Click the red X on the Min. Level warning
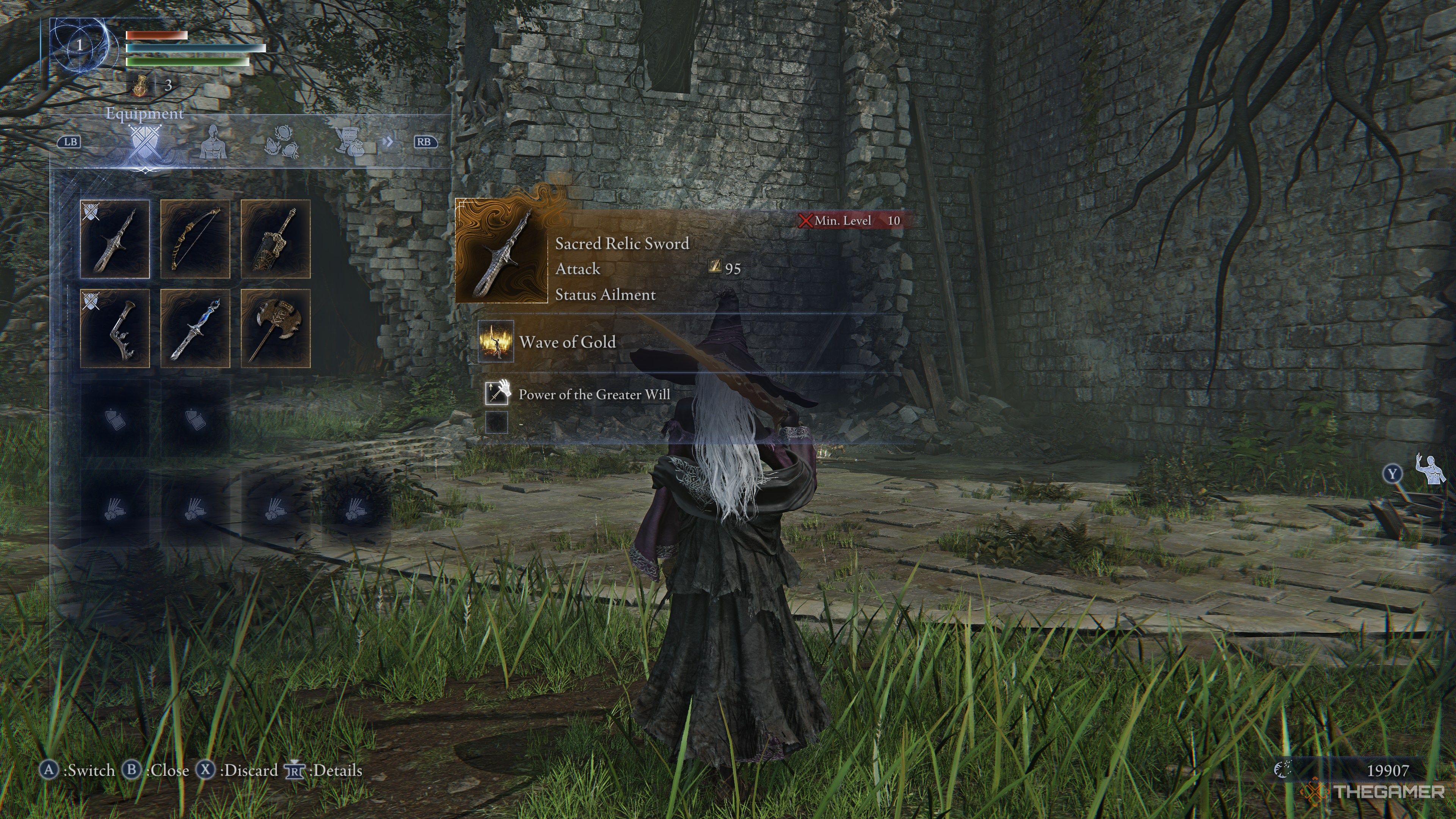This screenshot has width=1456, height=819. pyautogui.click(x=806, y=221)
